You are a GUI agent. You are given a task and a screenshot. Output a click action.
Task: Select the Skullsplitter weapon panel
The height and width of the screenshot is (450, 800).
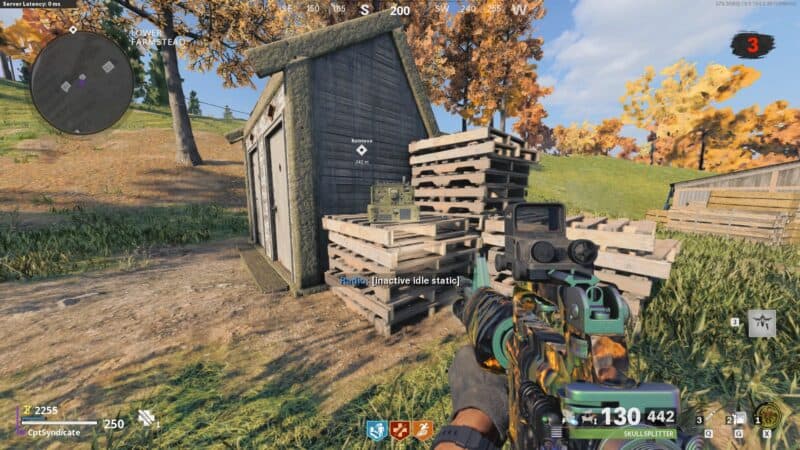(x=623, y=424)
